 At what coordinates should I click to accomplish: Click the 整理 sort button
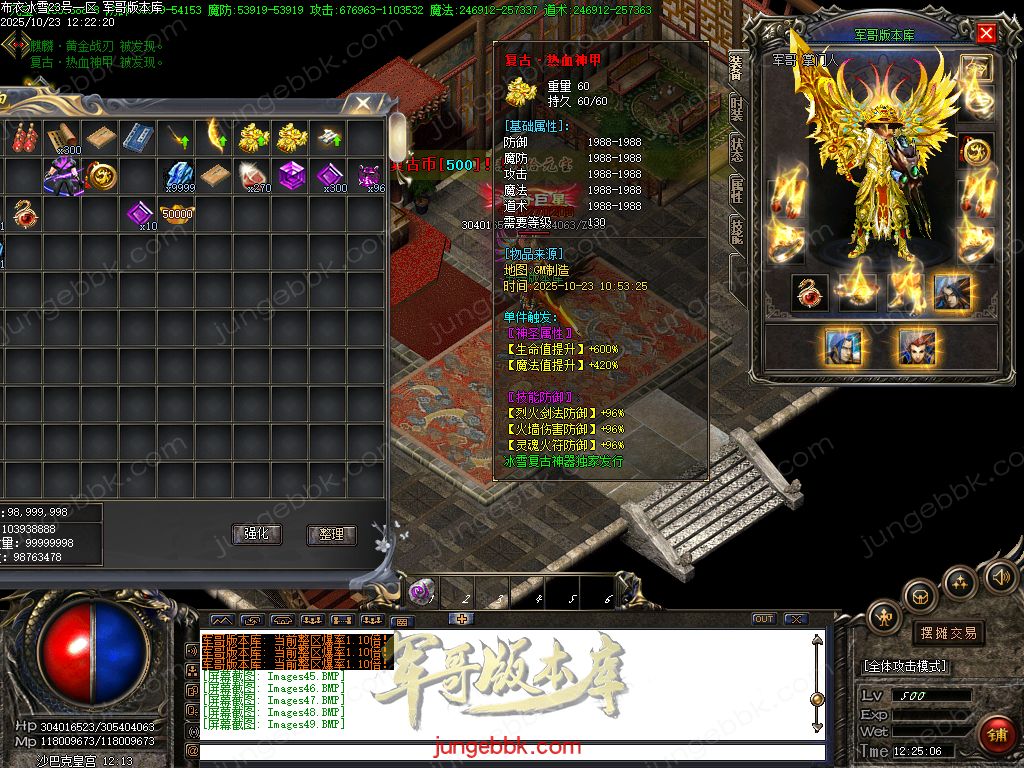331,535
